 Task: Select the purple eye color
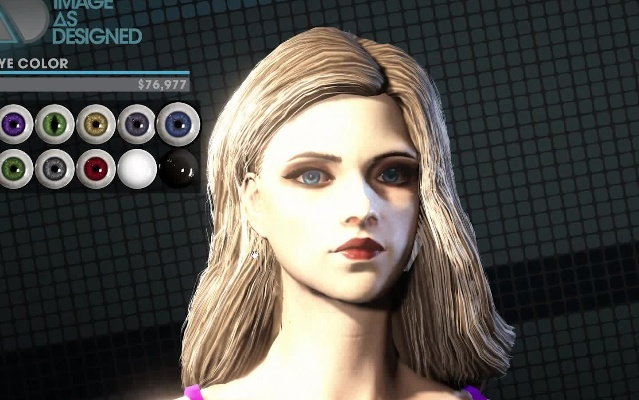tap(13, 124)
